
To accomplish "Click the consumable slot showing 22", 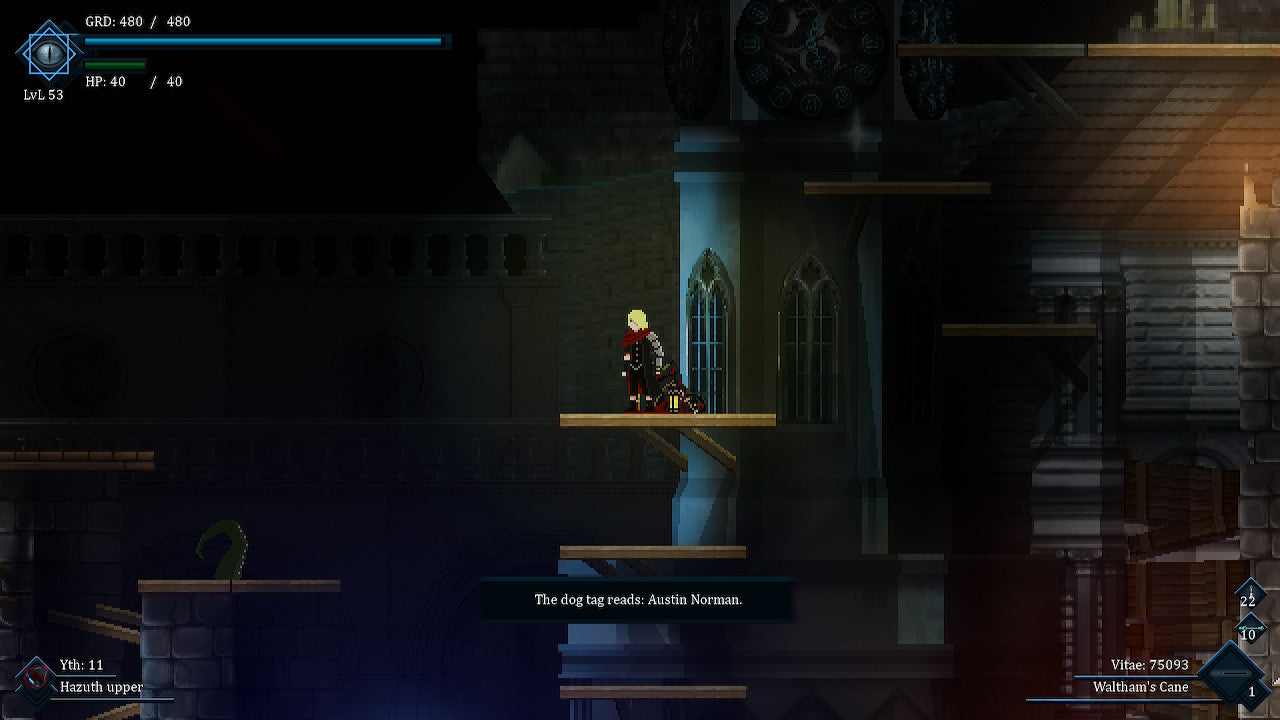I will click(1248, 599).
